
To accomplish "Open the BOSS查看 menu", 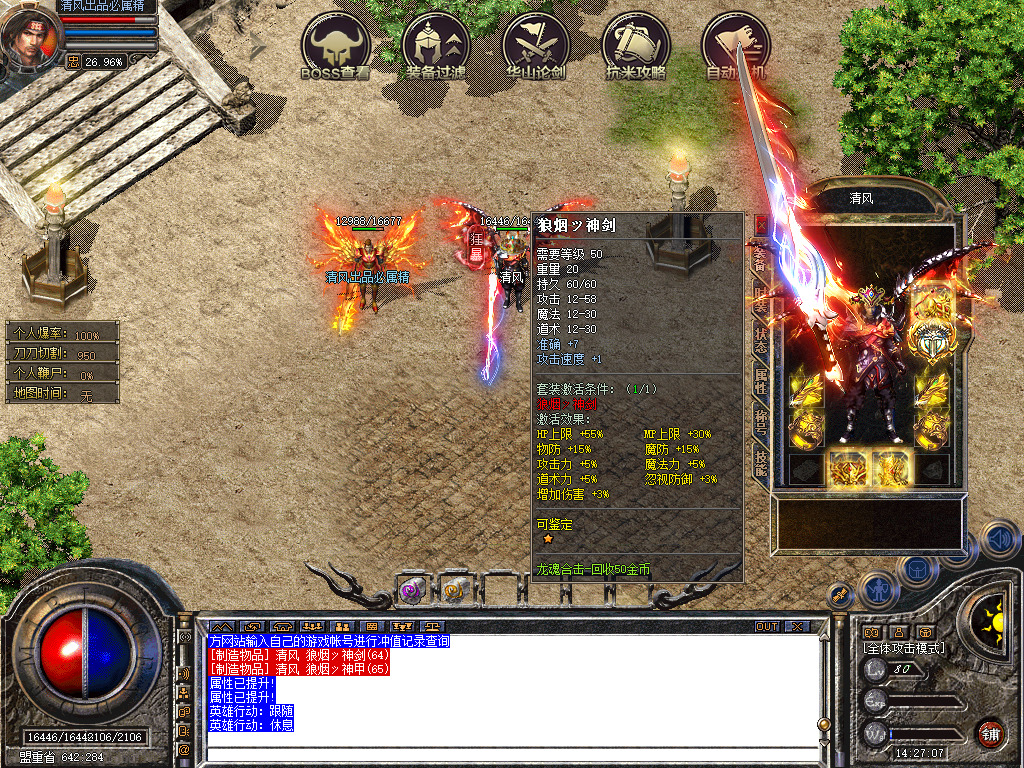I will [336, 45].
